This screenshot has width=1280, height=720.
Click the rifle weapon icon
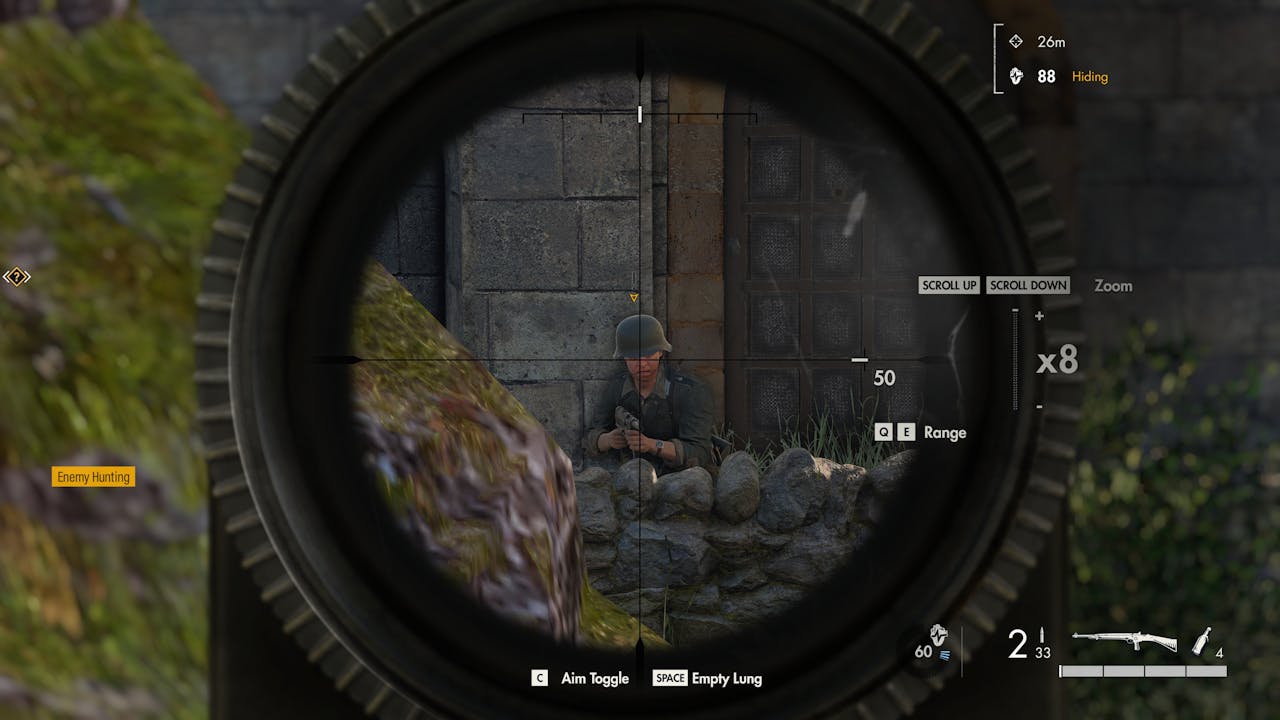point(1125,637)
